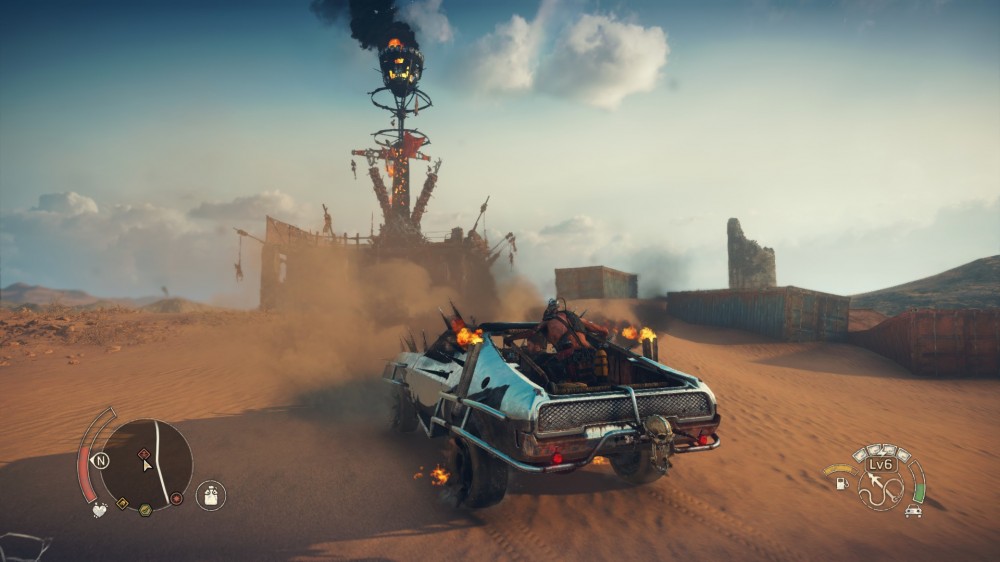The width and height of the screenshot is (1000, 562).
Task: Click the harpoon weapon icon
Action: [881, 489]
